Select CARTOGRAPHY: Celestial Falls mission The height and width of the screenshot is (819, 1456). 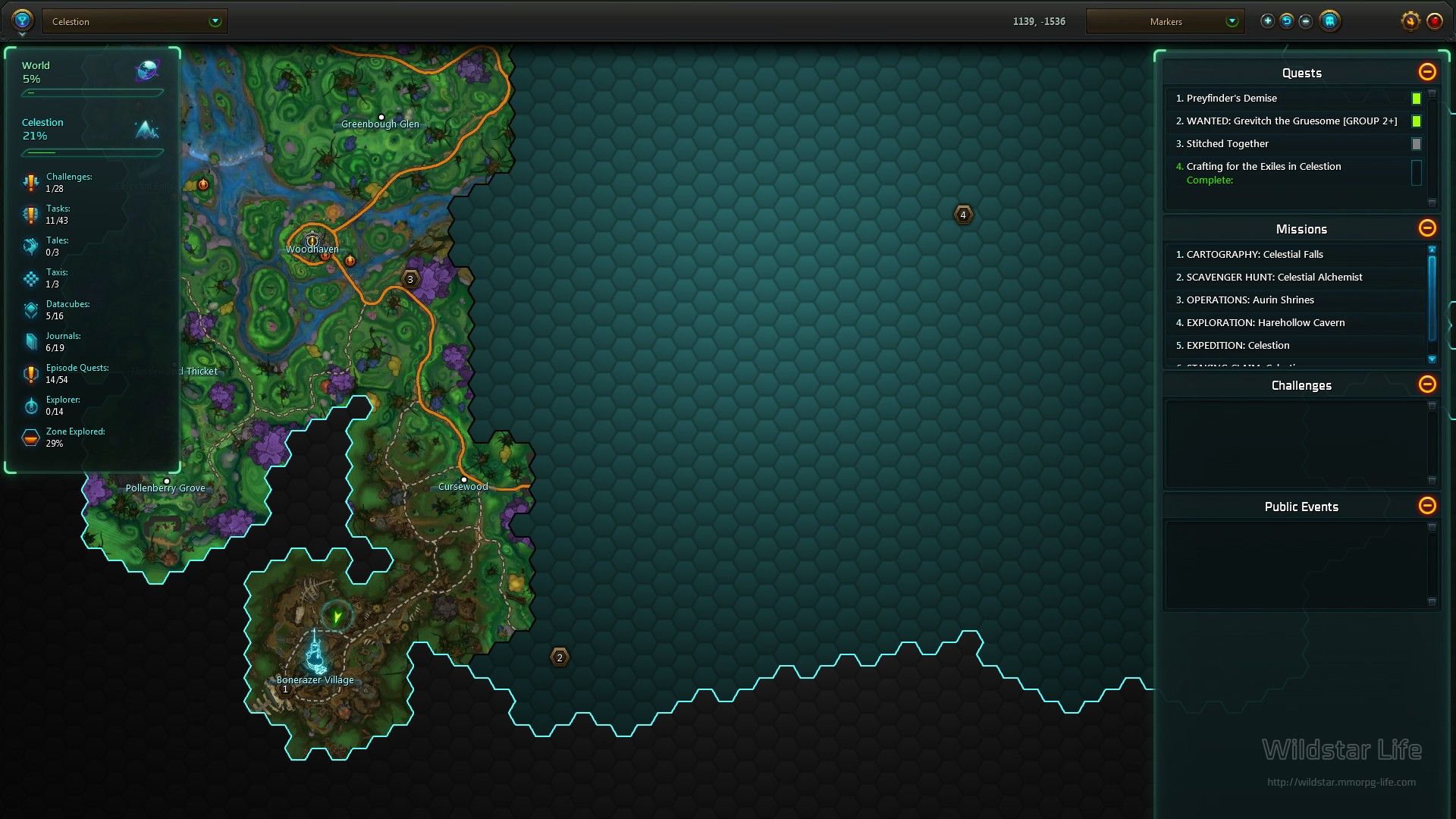[1254, 254]
